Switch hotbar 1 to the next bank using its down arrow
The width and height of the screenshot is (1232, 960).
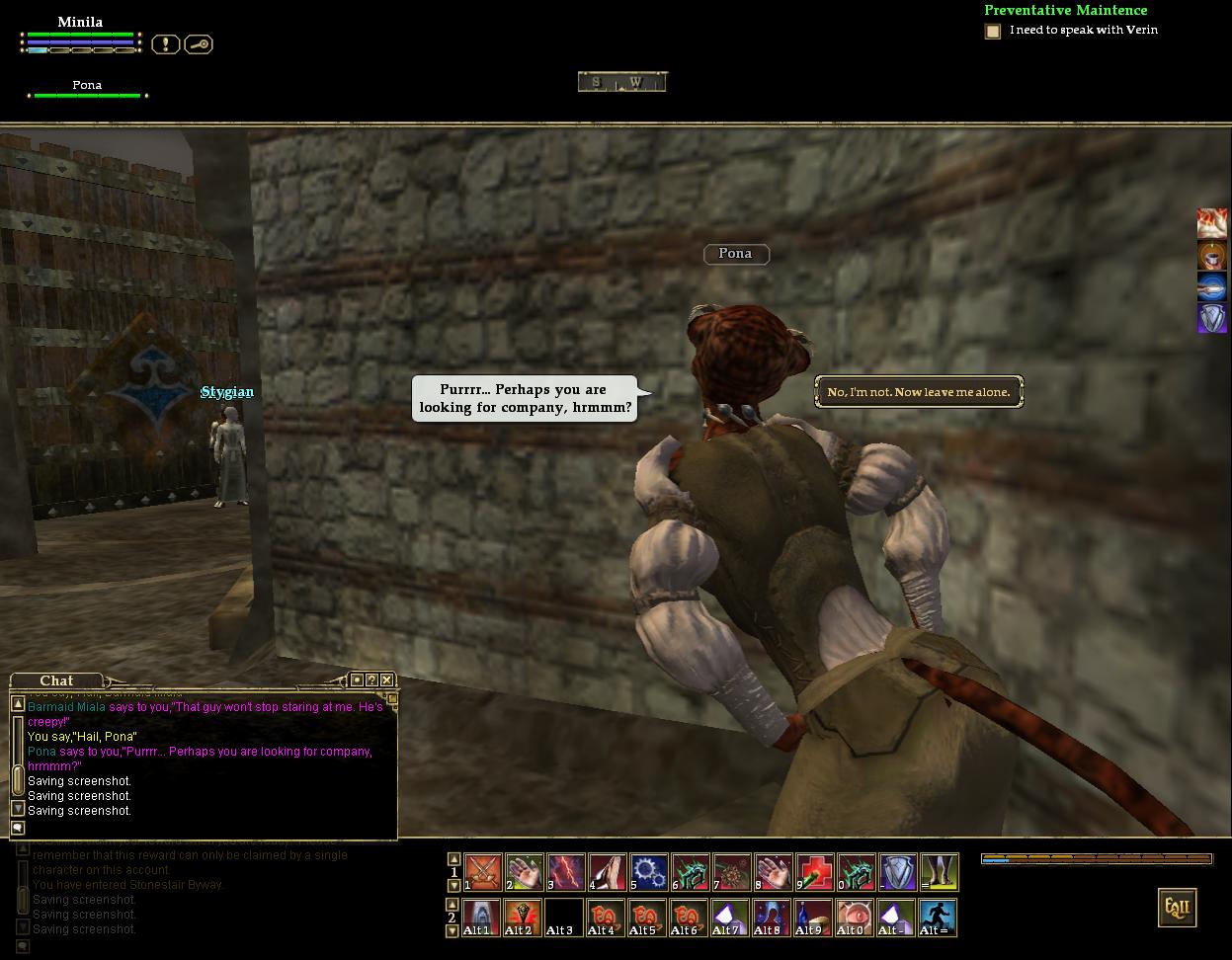453,886
